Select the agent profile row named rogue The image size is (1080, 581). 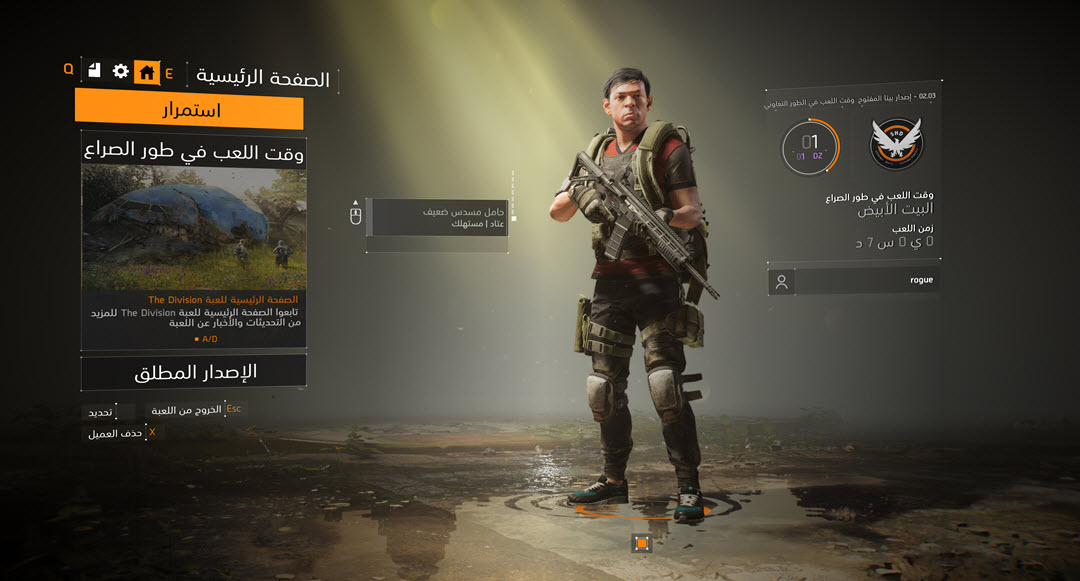pos(853,281)
